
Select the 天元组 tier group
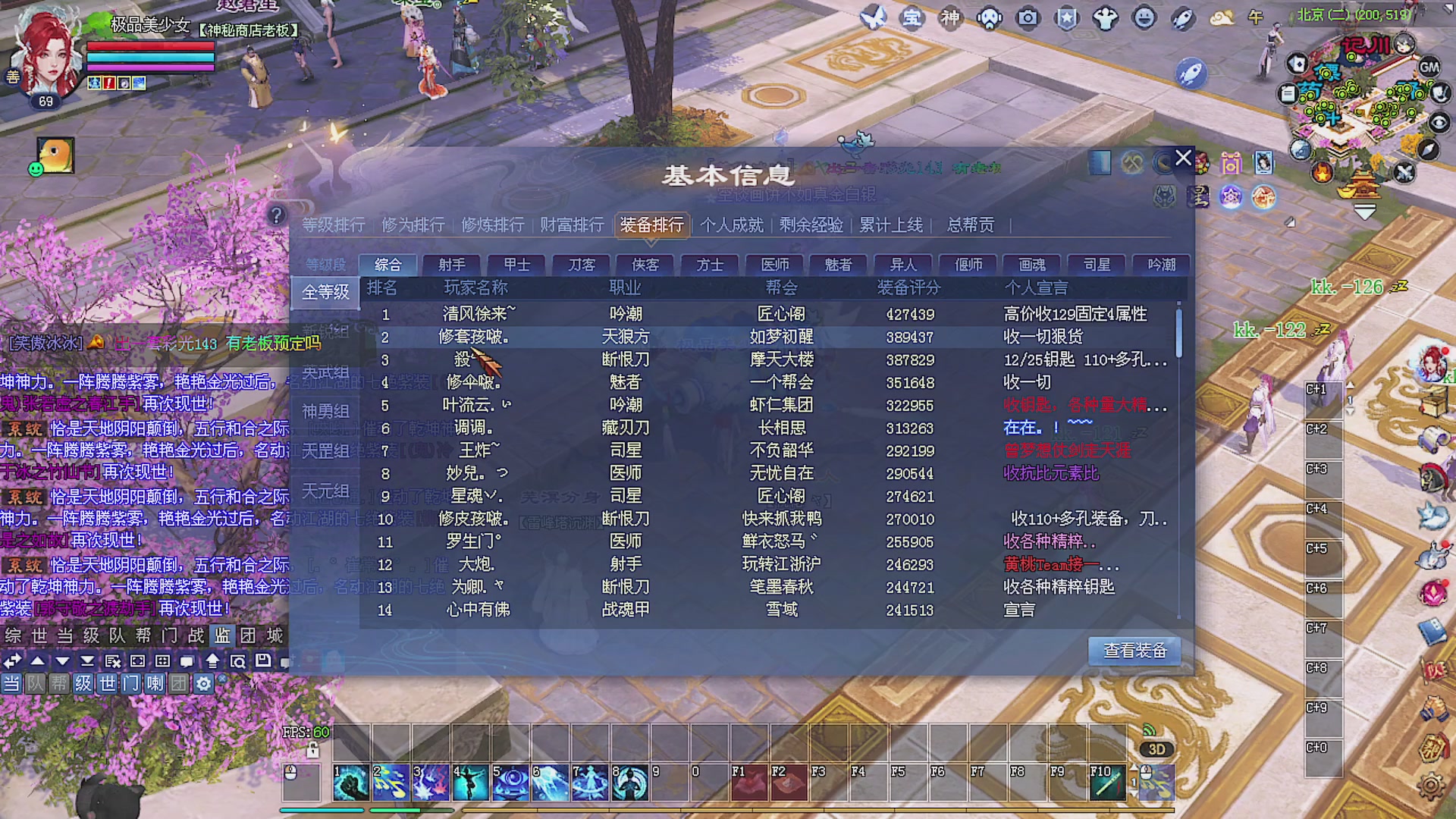325,490
